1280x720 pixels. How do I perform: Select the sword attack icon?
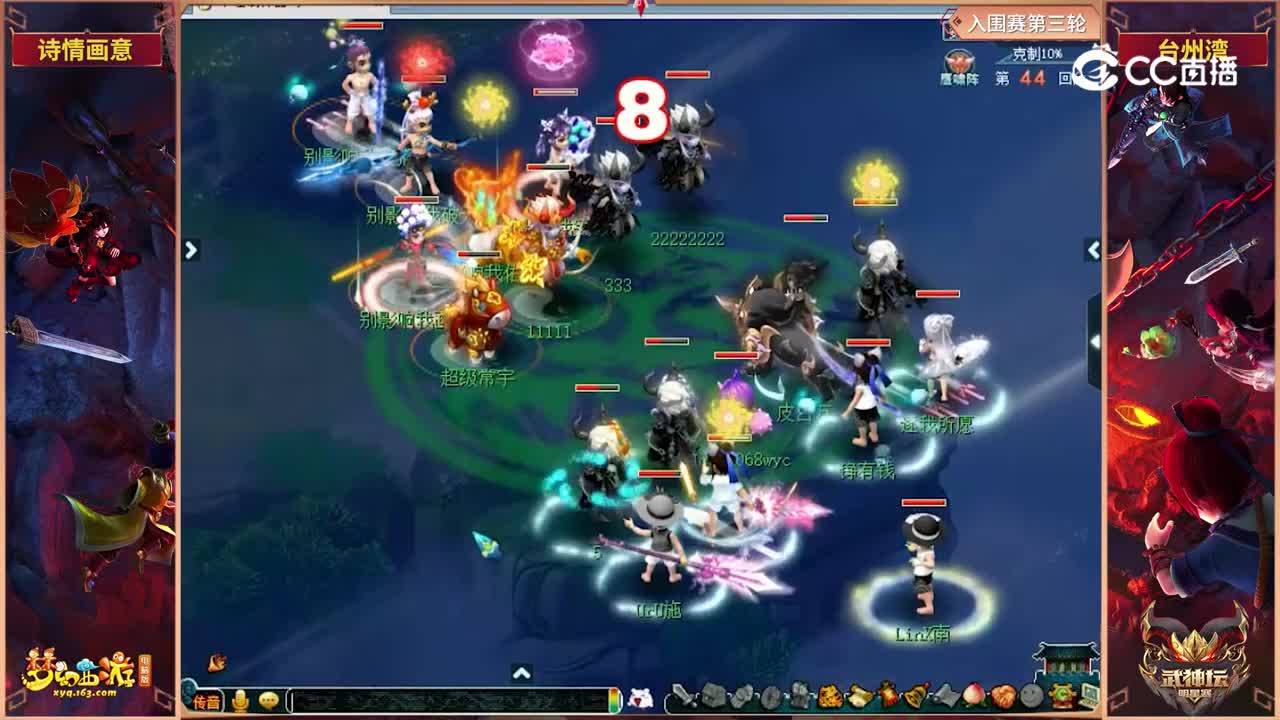click(x=682, y=695)
